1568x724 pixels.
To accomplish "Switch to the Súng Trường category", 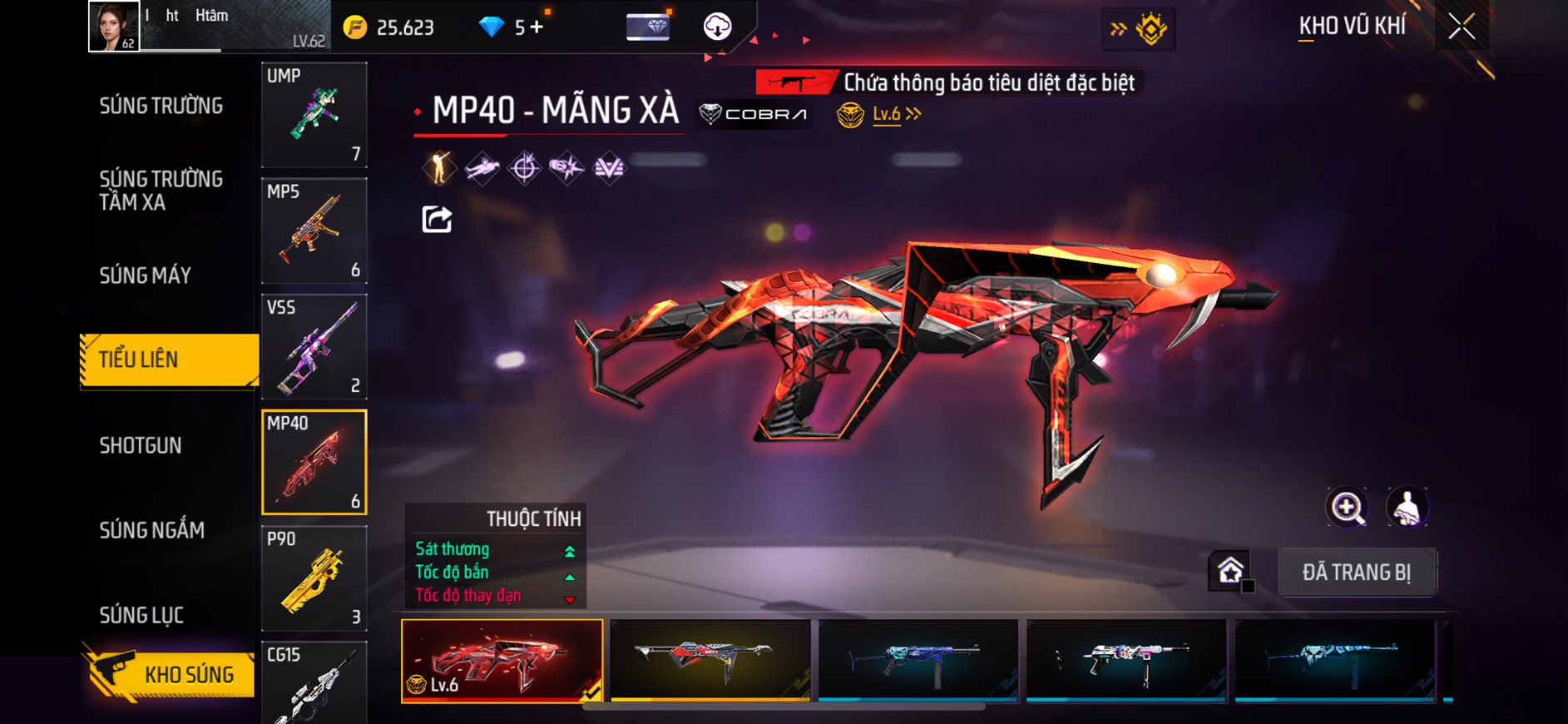I will pyautogui.click(x=161, y=106).
